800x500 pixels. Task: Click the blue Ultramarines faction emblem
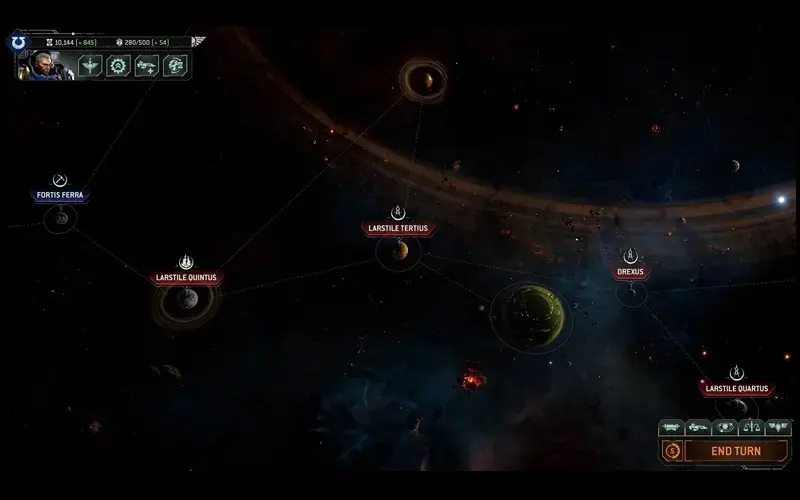[x=19, y=43]
